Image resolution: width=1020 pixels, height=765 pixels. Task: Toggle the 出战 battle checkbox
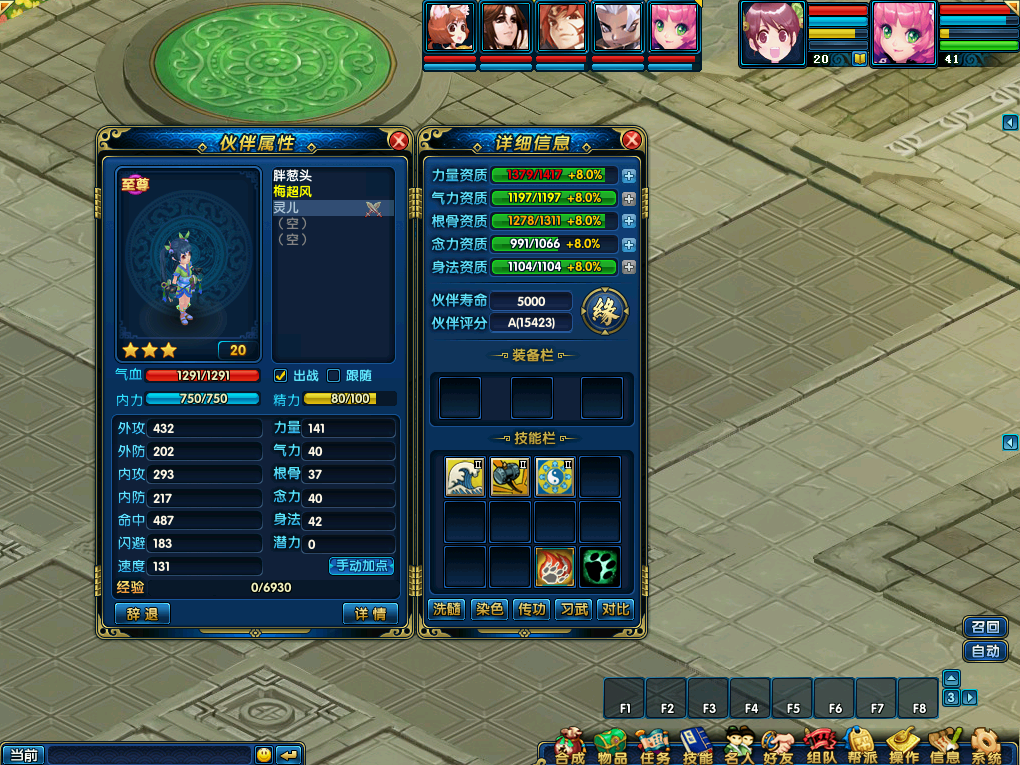[281, 376]
